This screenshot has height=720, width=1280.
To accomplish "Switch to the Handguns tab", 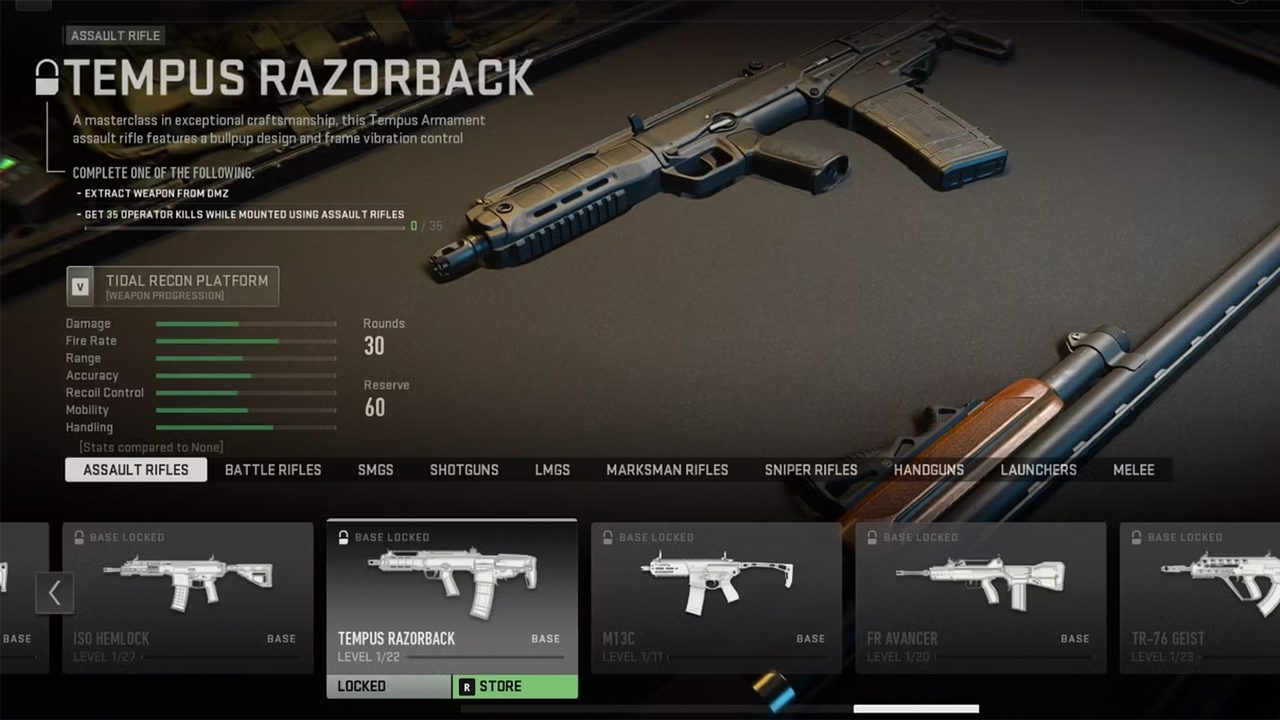I will (929, 470).
